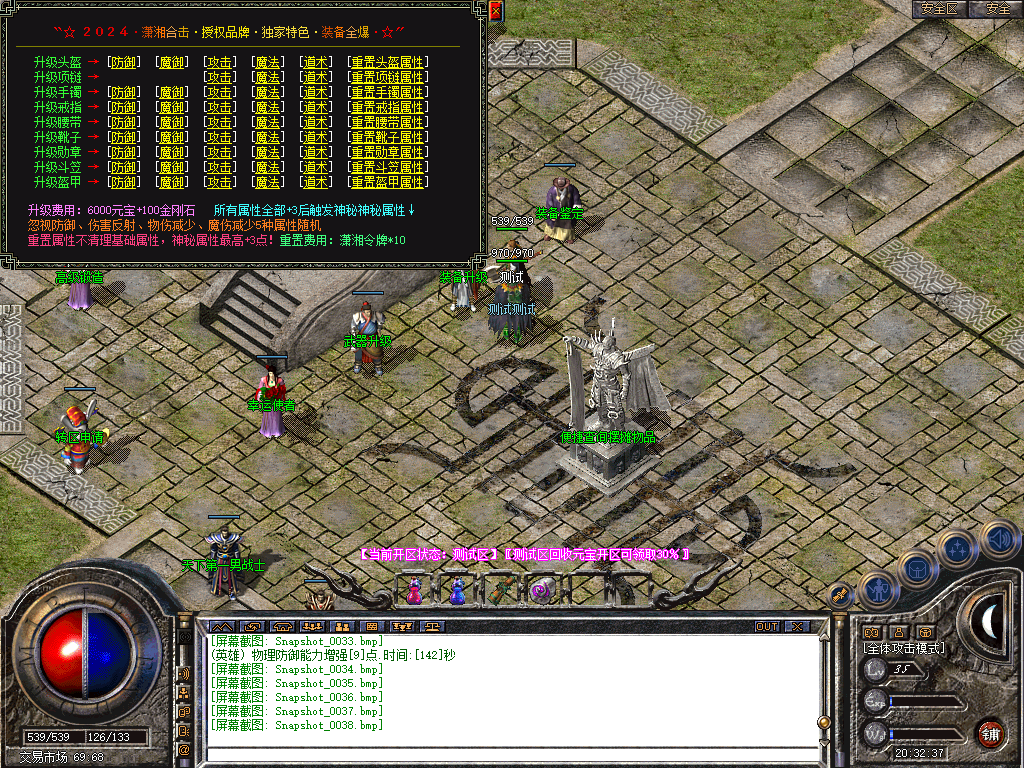
Task: Choose 攻击 for the necklace (项链) upgrade
Action: pos(220,77)
